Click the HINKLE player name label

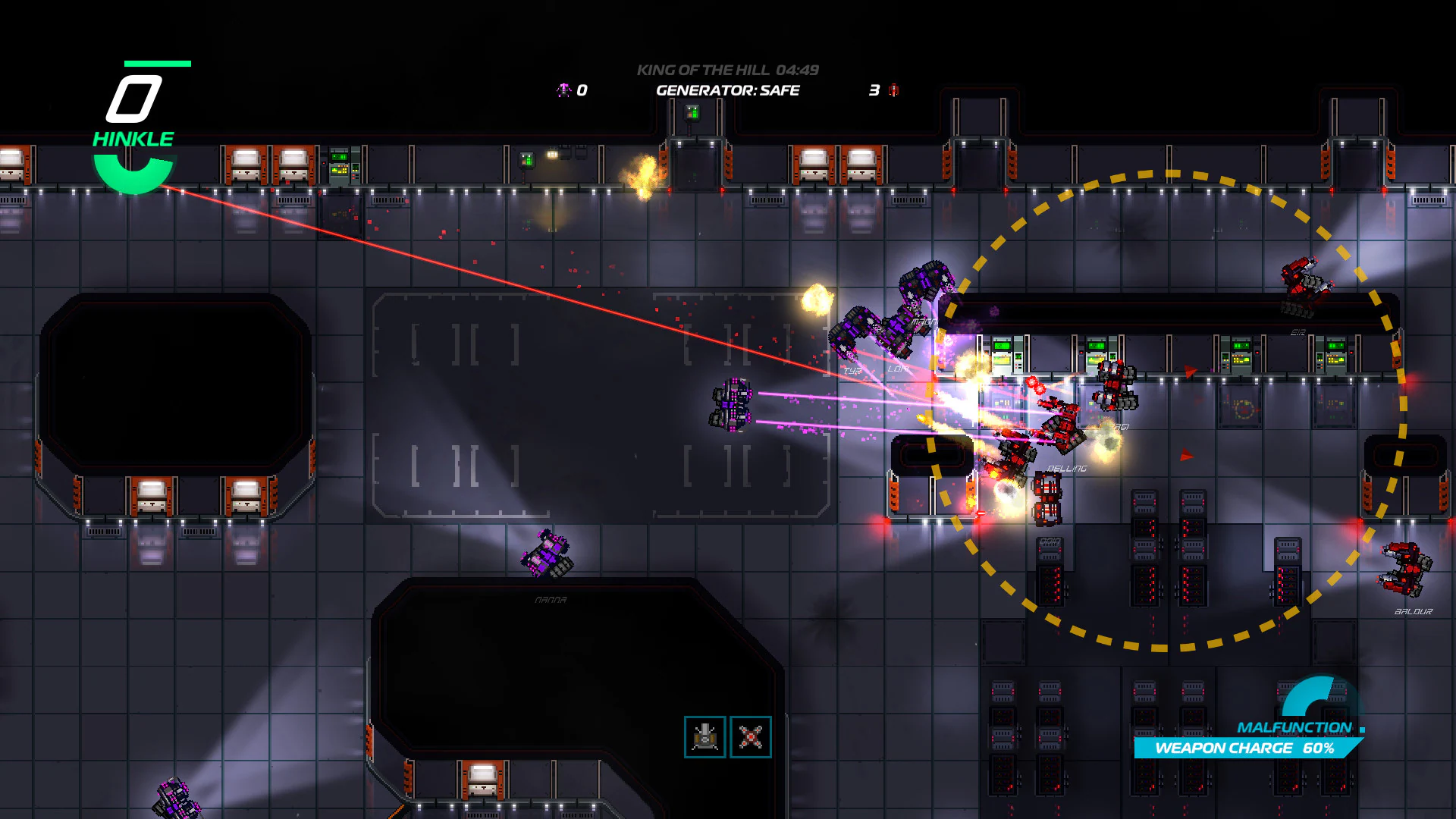133,138
